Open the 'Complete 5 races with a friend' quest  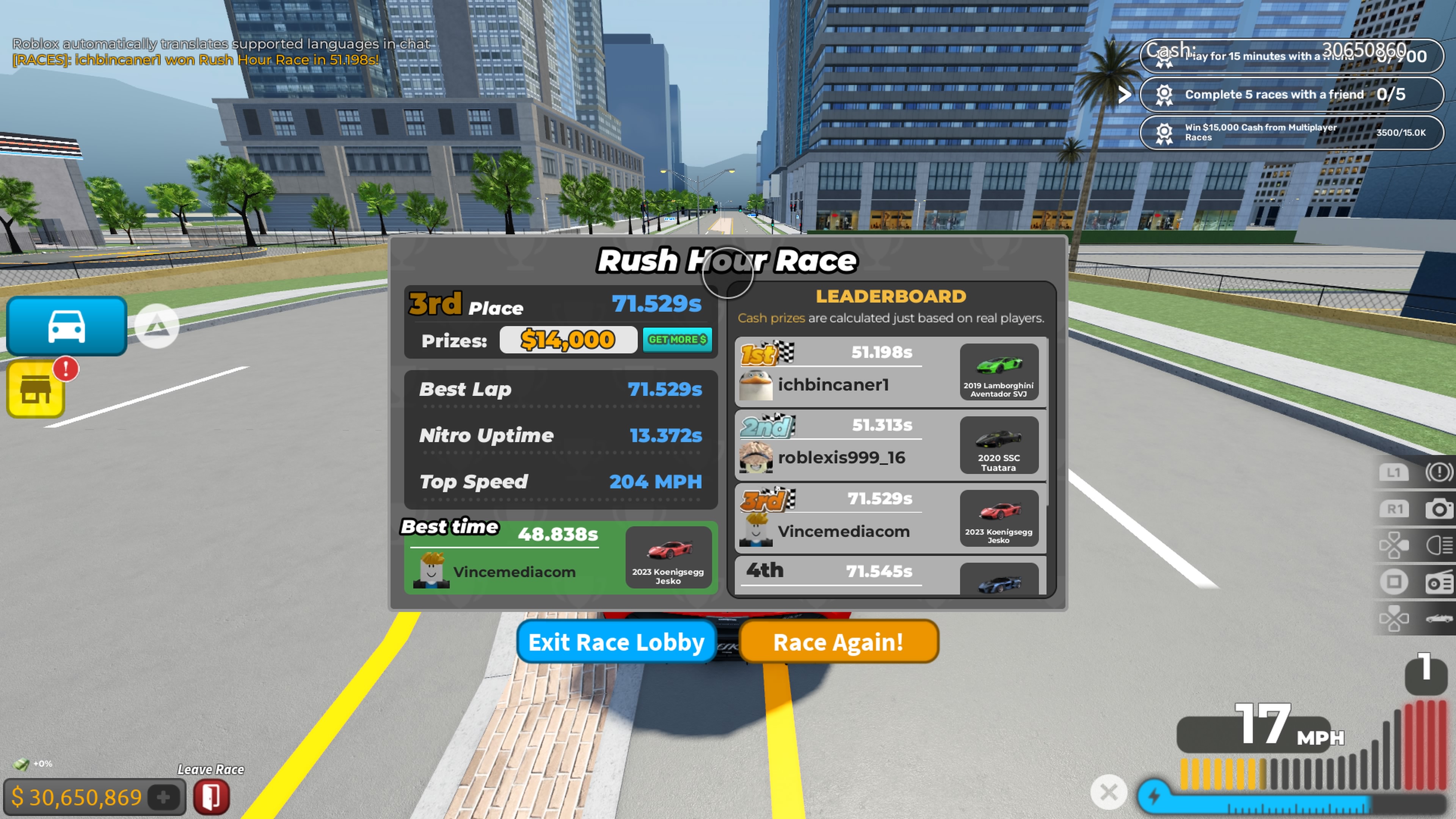[1291, 94]
